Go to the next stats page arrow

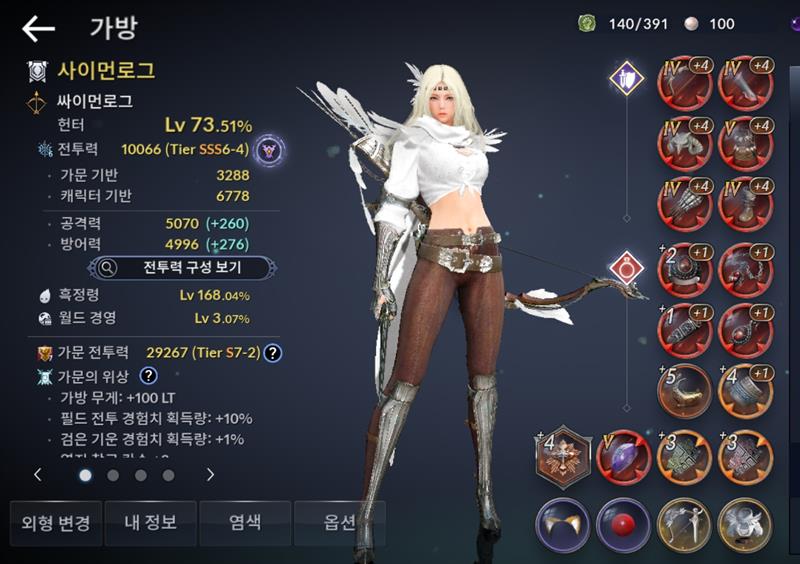tap(210, 475)
